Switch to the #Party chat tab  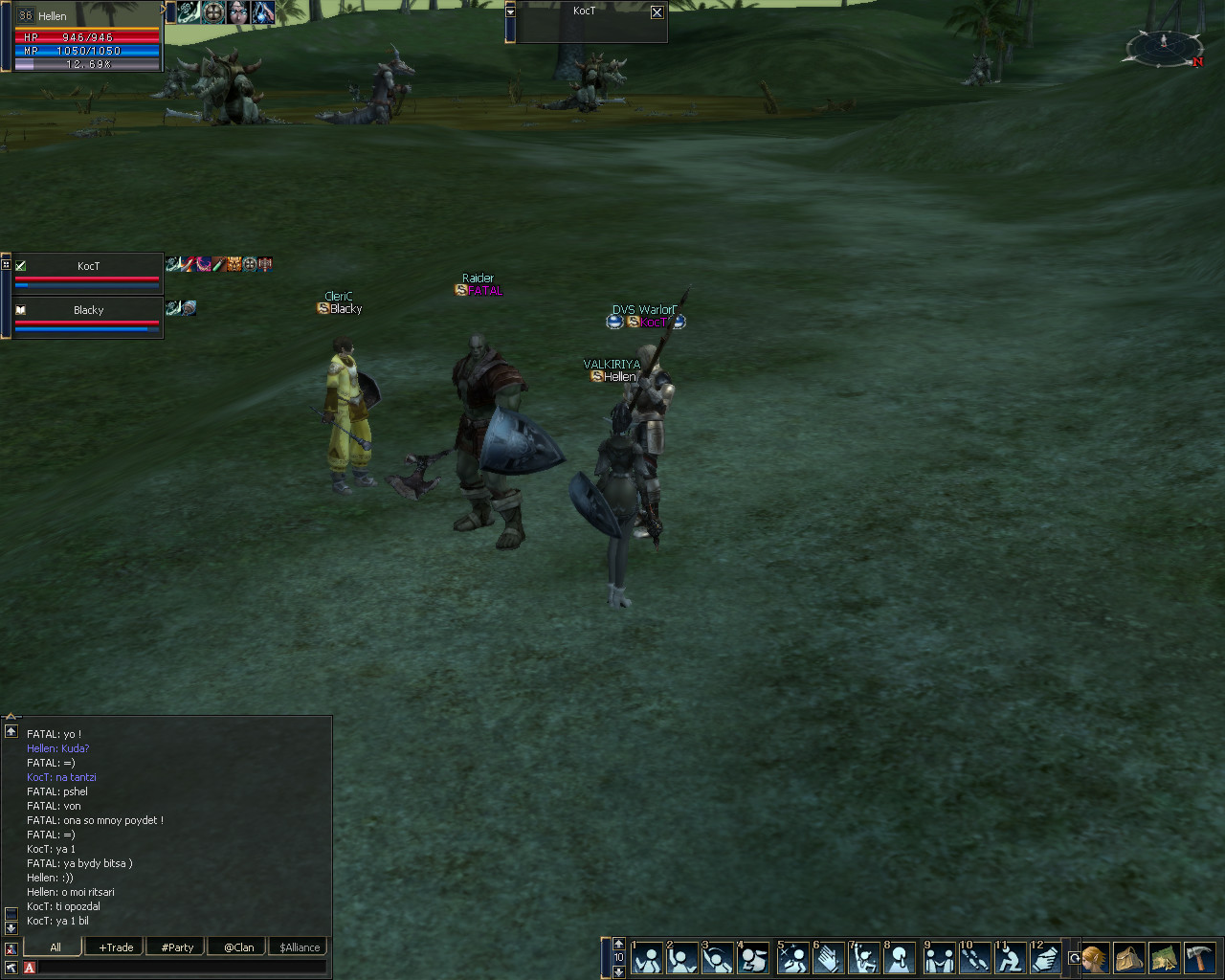(177, 947)
